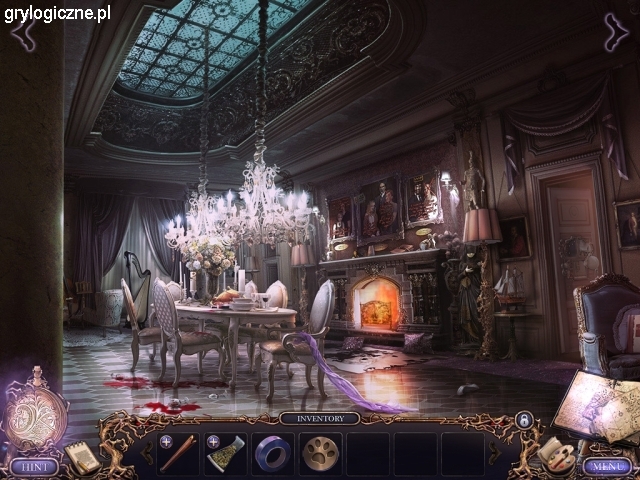The image size is (640, 480).
Task: Open the journal notebook icon
Action: [82, 456]
